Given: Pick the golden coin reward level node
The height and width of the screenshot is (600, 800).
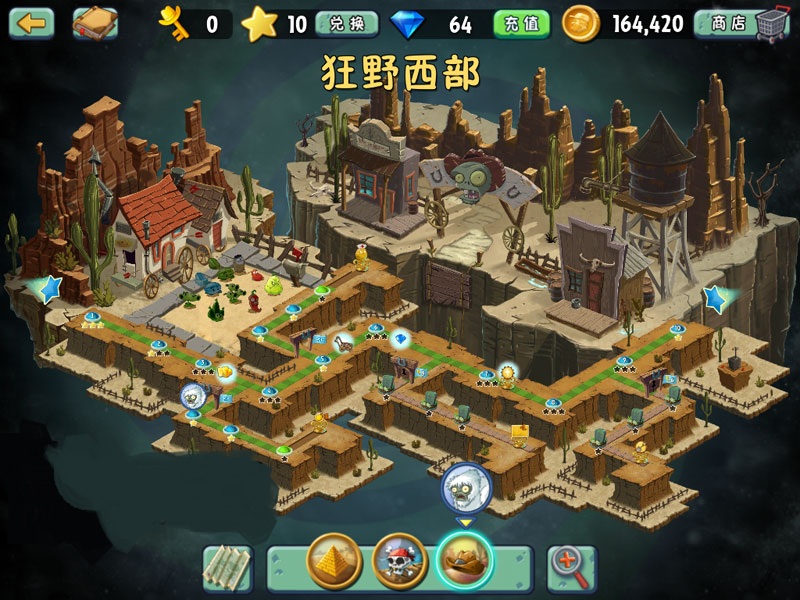Looking at the screenshot, I should tap(226, 373).
